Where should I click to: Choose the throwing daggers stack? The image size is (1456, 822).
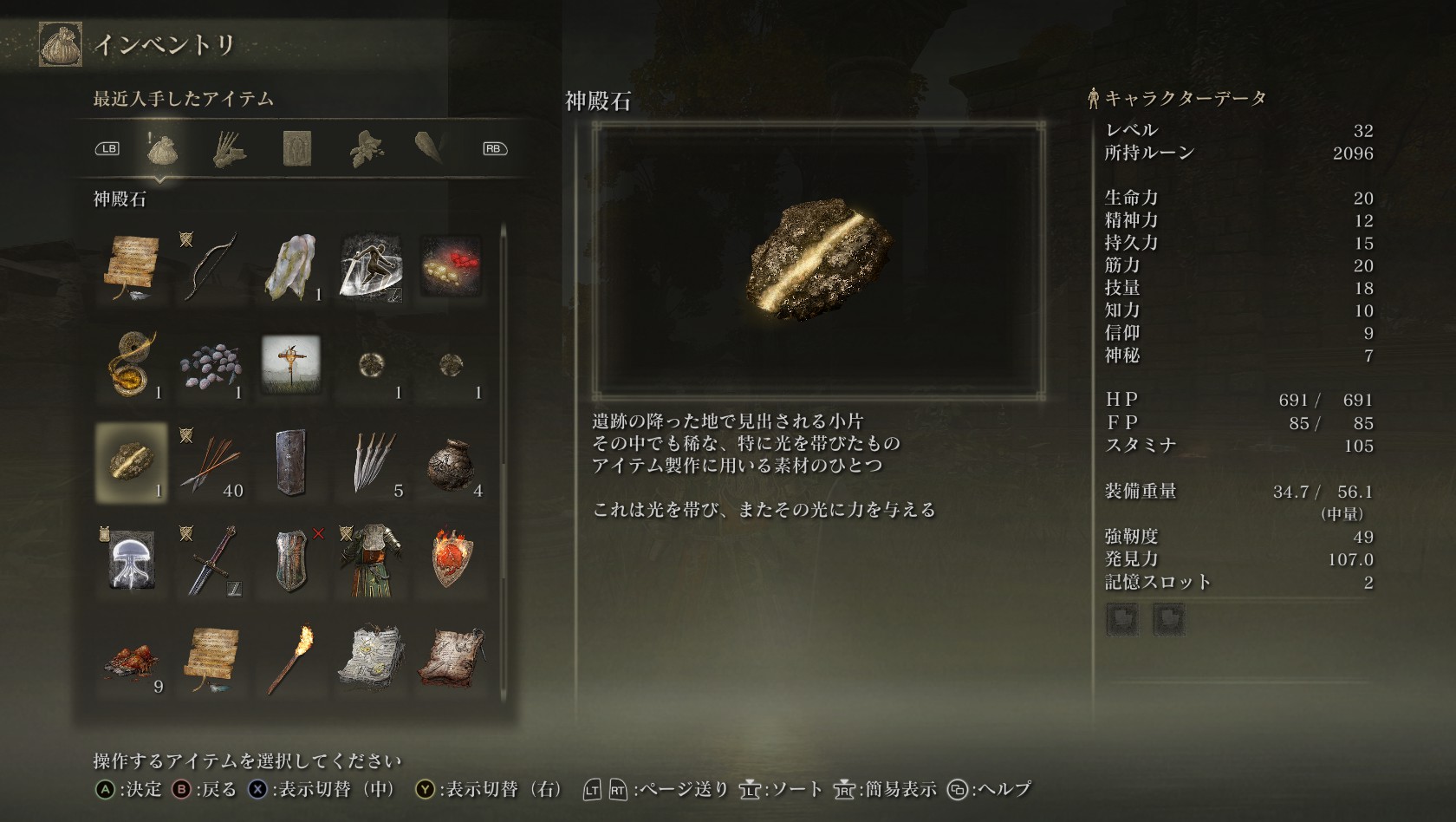(371, 462)
